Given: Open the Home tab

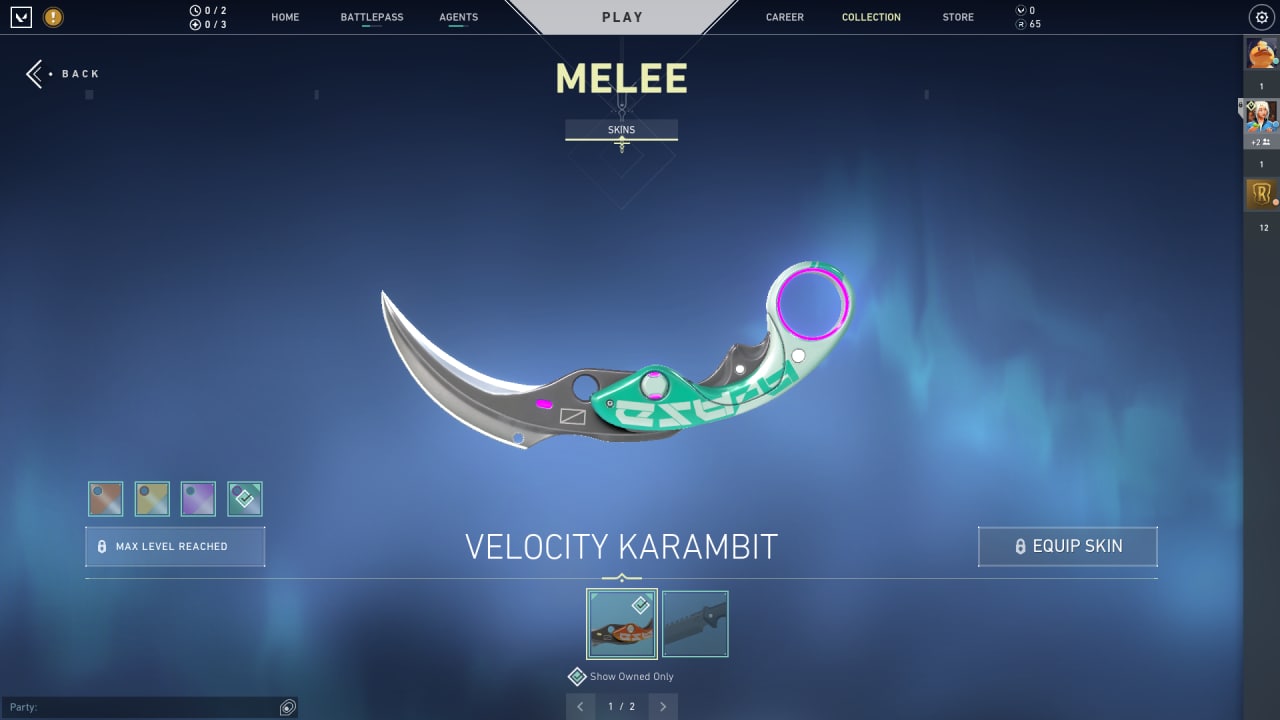Looking at the screenshot, I should tap(285, 17).
